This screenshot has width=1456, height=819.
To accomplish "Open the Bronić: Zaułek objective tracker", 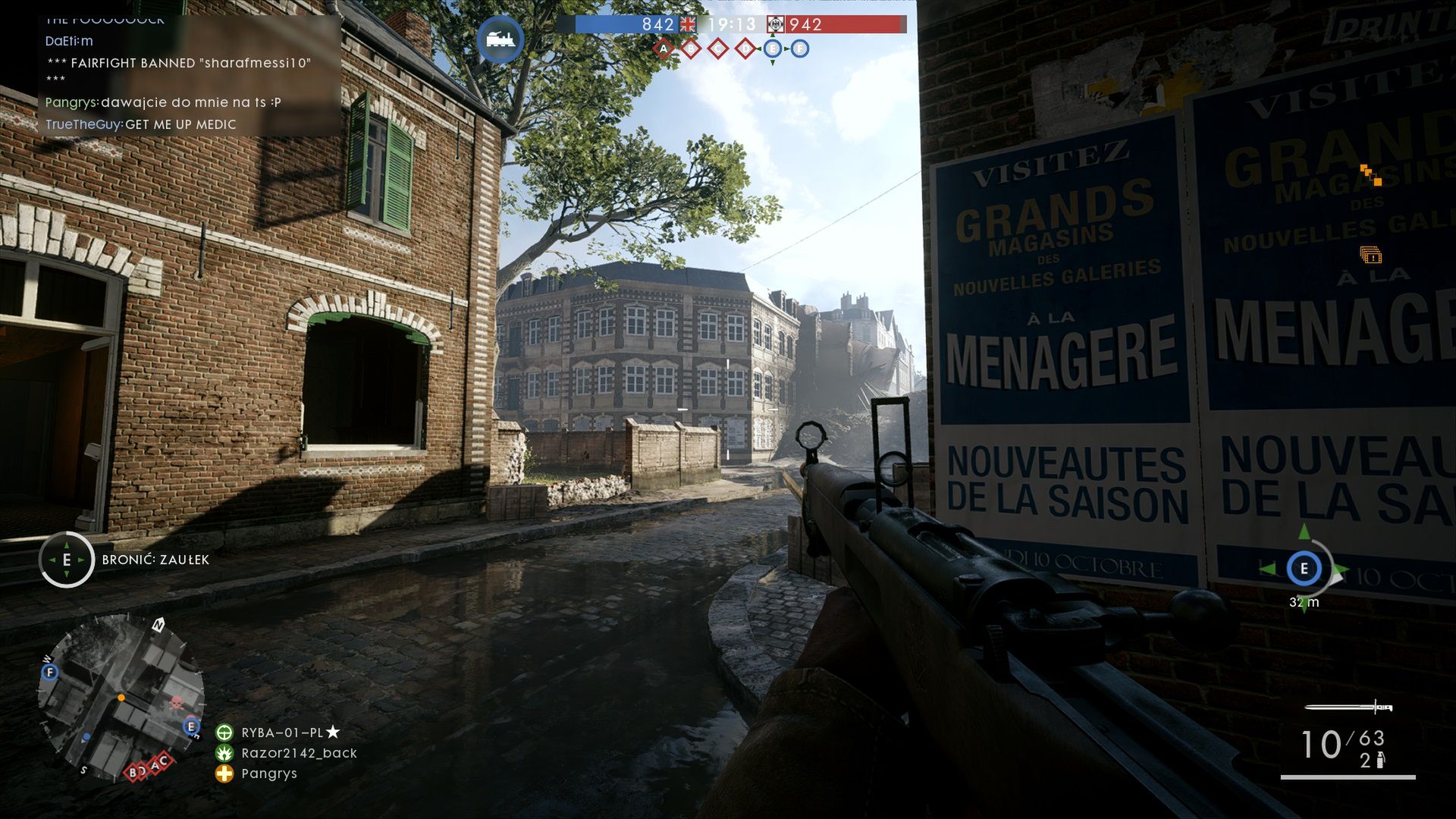I will pyautogui.click(x=67, y=560).
